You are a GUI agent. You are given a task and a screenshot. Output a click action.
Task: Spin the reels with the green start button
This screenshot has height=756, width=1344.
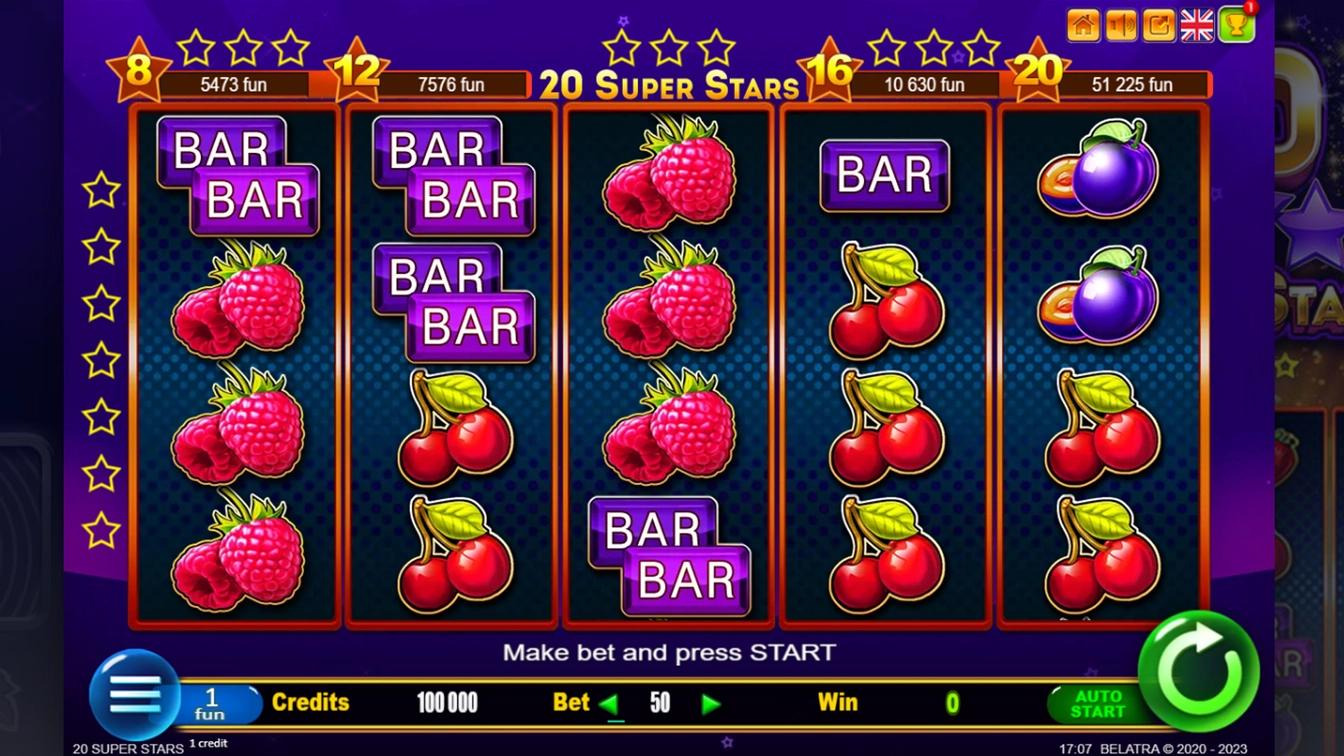click(1198, 670)
